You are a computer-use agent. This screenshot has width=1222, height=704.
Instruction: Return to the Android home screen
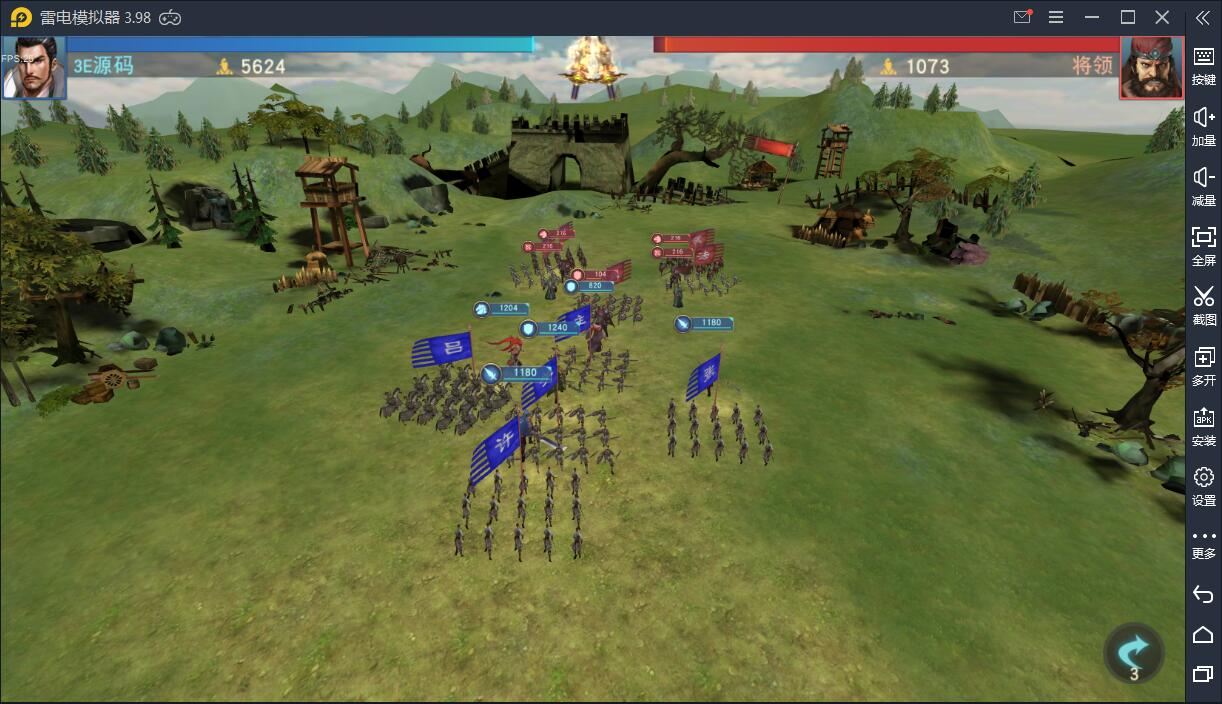(x=1203, y=634)
